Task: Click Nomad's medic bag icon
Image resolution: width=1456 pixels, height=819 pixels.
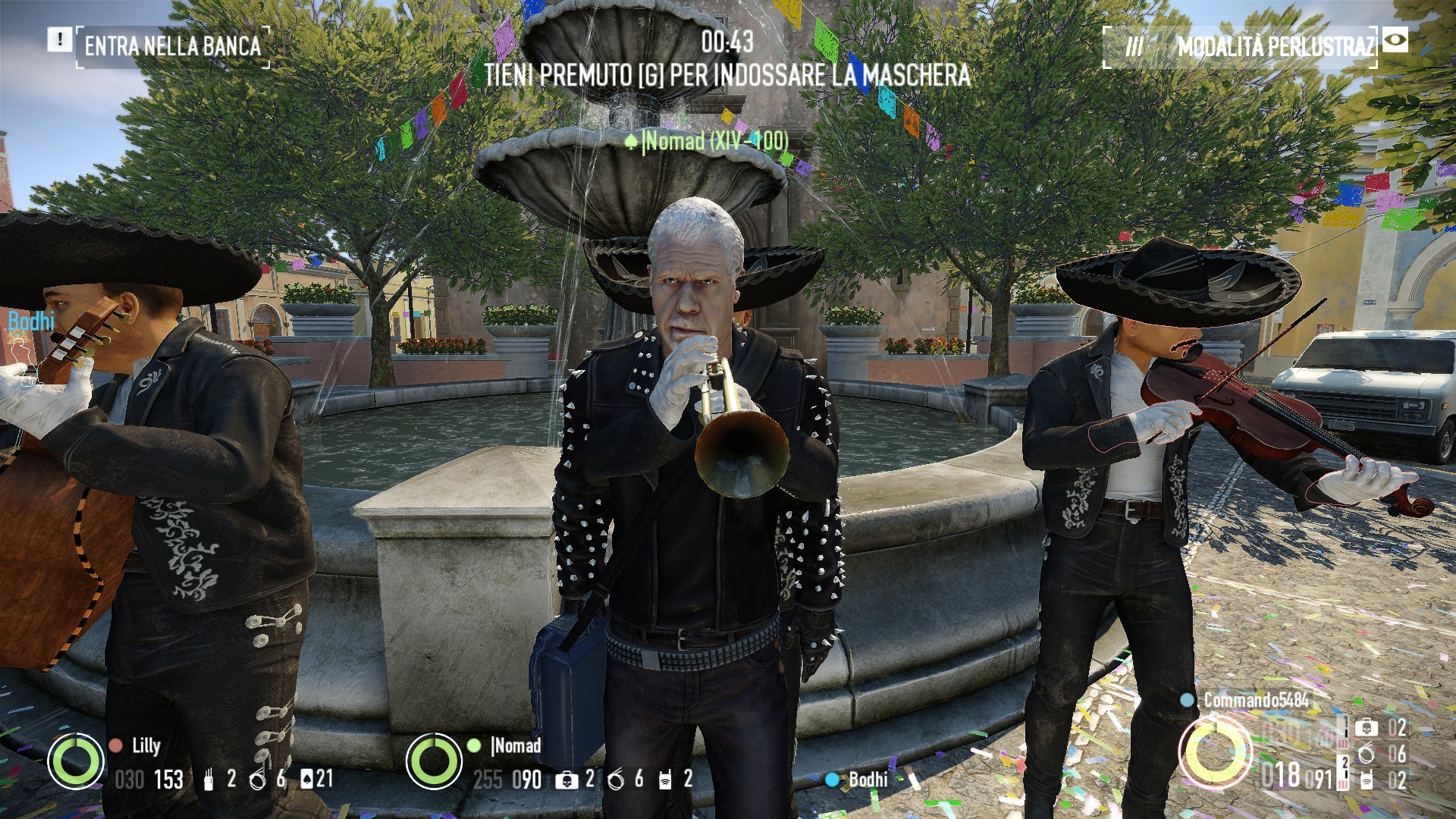Action: point(566,780)
